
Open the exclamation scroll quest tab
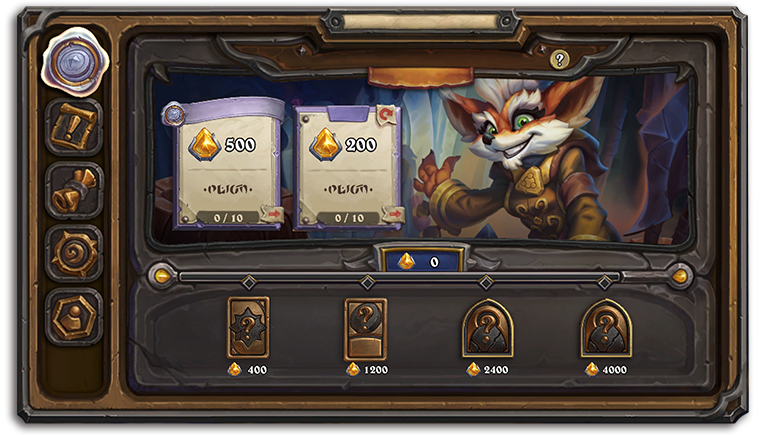coord(73,128)
